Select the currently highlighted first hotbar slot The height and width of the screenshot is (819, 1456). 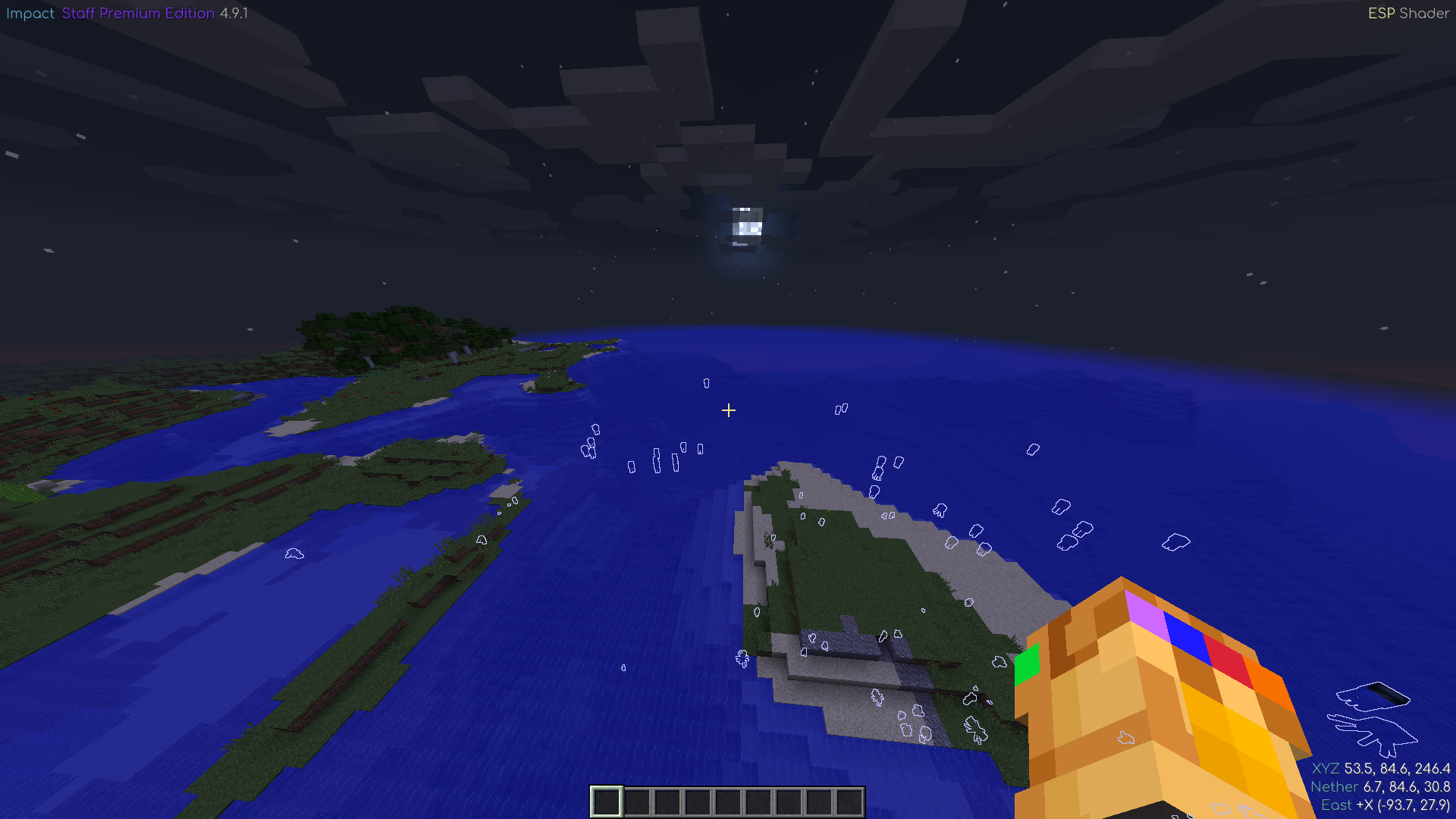606,802
